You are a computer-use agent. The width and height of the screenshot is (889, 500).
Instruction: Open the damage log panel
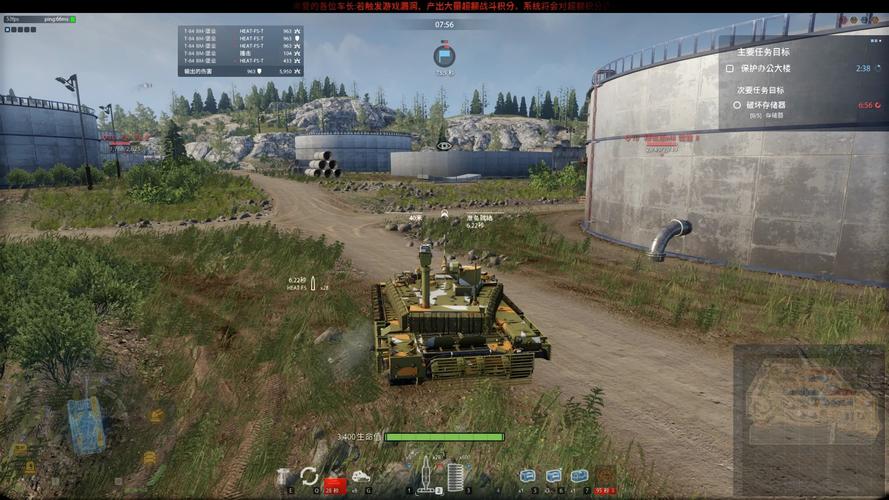coord(240,51)
